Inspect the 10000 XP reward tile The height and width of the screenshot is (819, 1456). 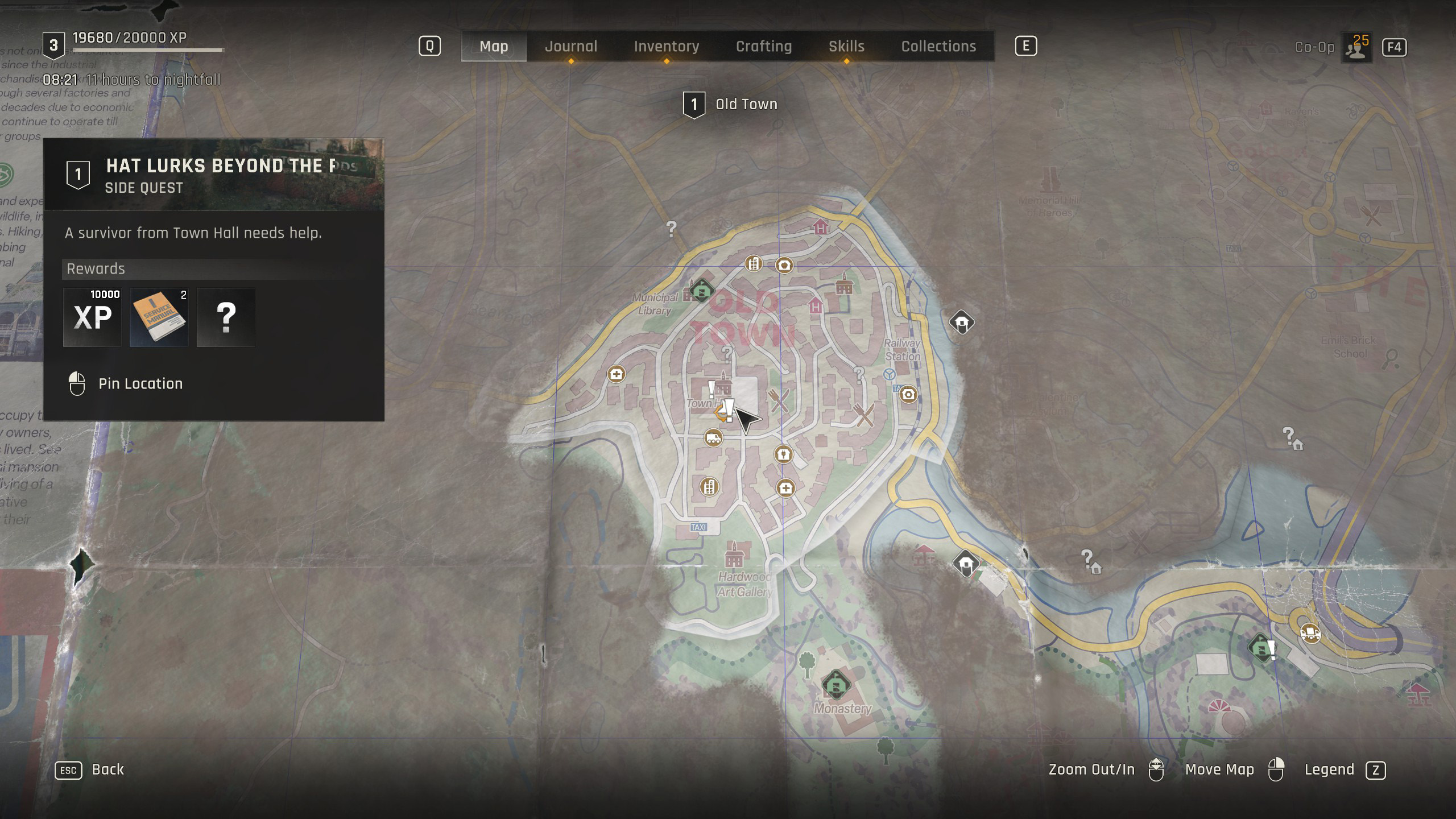tap(92, 317)
